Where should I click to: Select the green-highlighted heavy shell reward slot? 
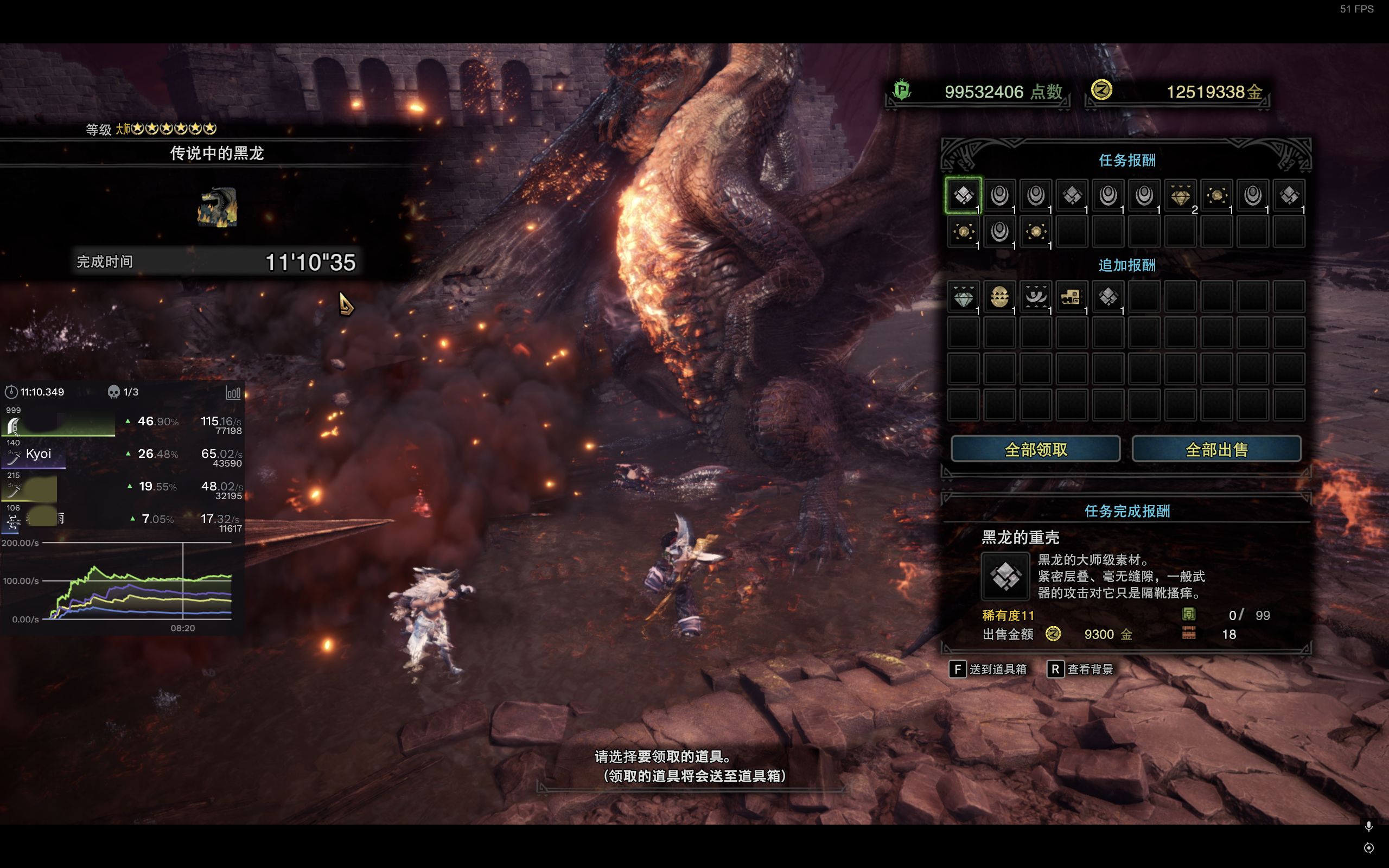tap(963, 195)
